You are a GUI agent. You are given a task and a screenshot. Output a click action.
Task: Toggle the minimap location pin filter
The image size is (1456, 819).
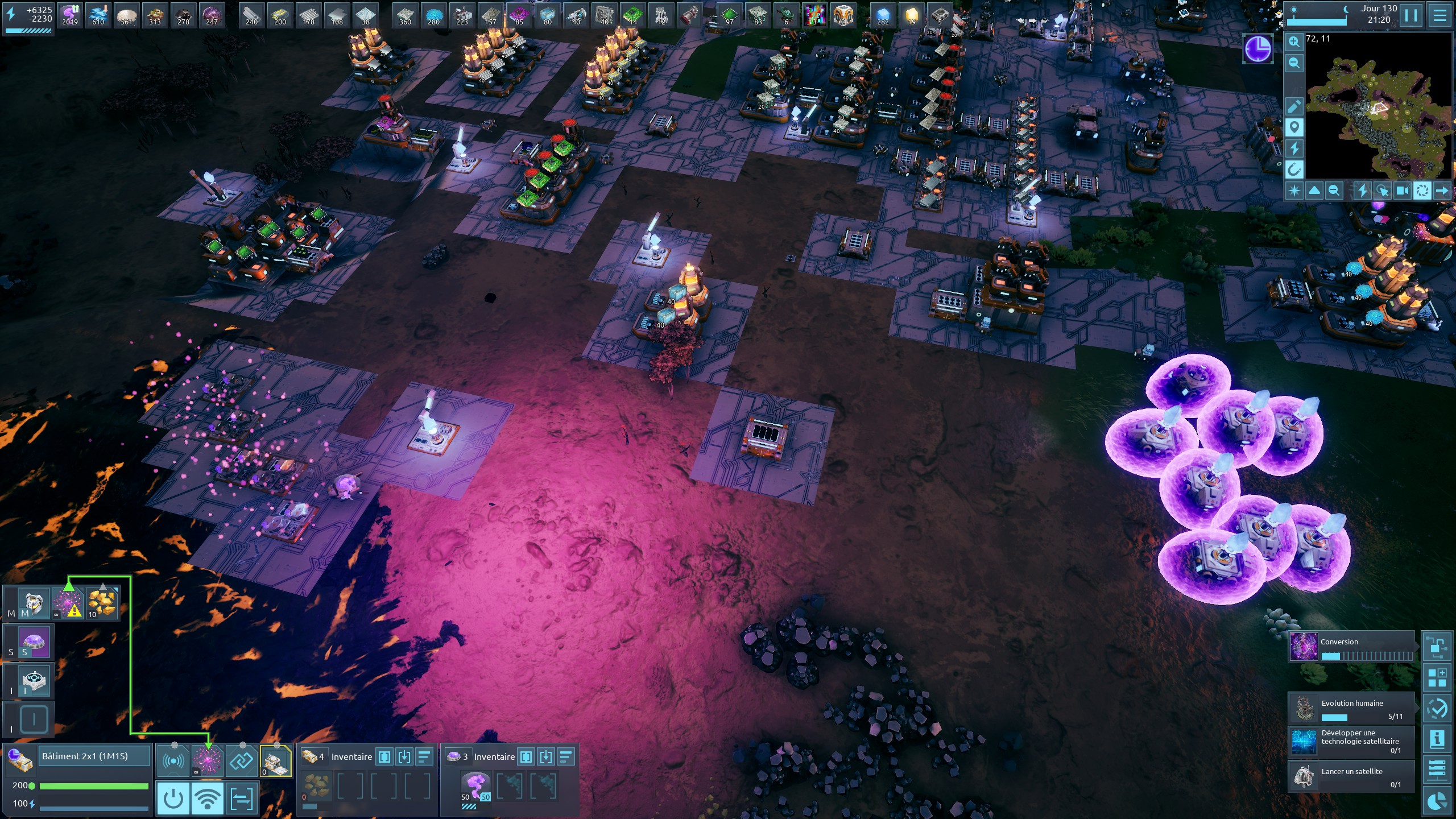pyautogui.click(x=1294, y=127)
